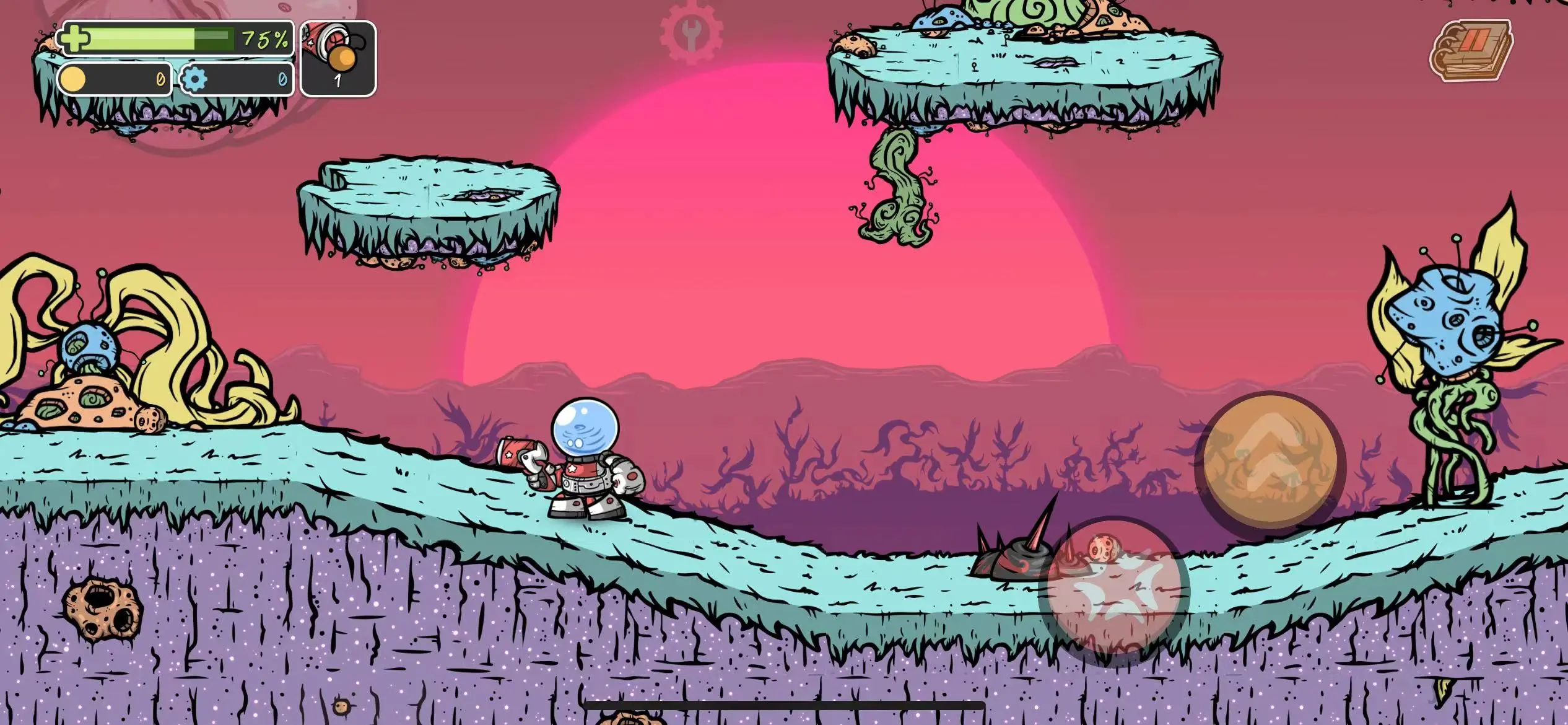This screenshot has height=725, width=1568.
Task: Click the faded wrench gear icon
Action: (691, 31)
